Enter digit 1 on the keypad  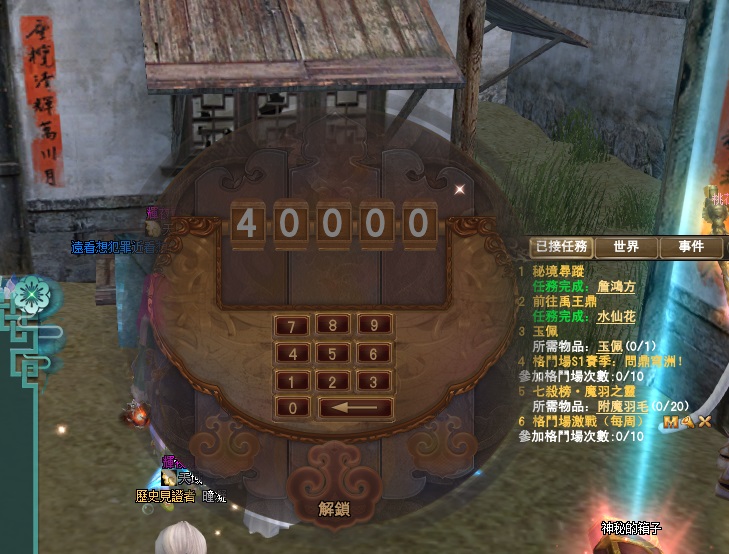click(x=291, y=381)
